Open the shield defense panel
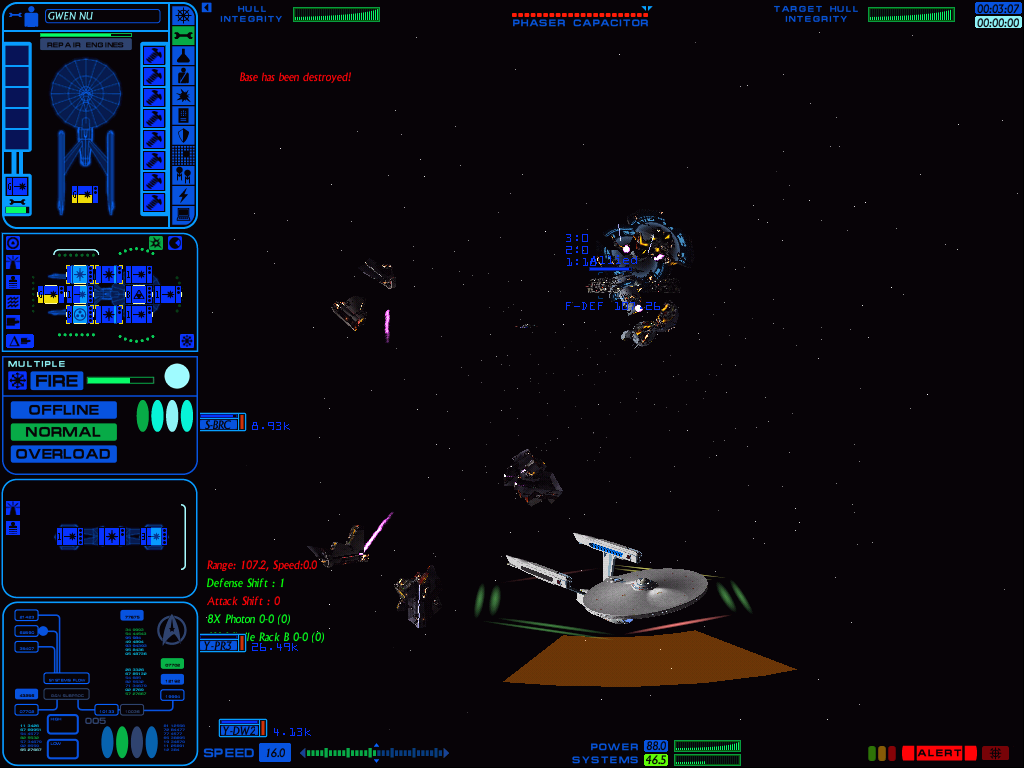Viewport: 1024px width, 768px height. click(x=183, y=135)
